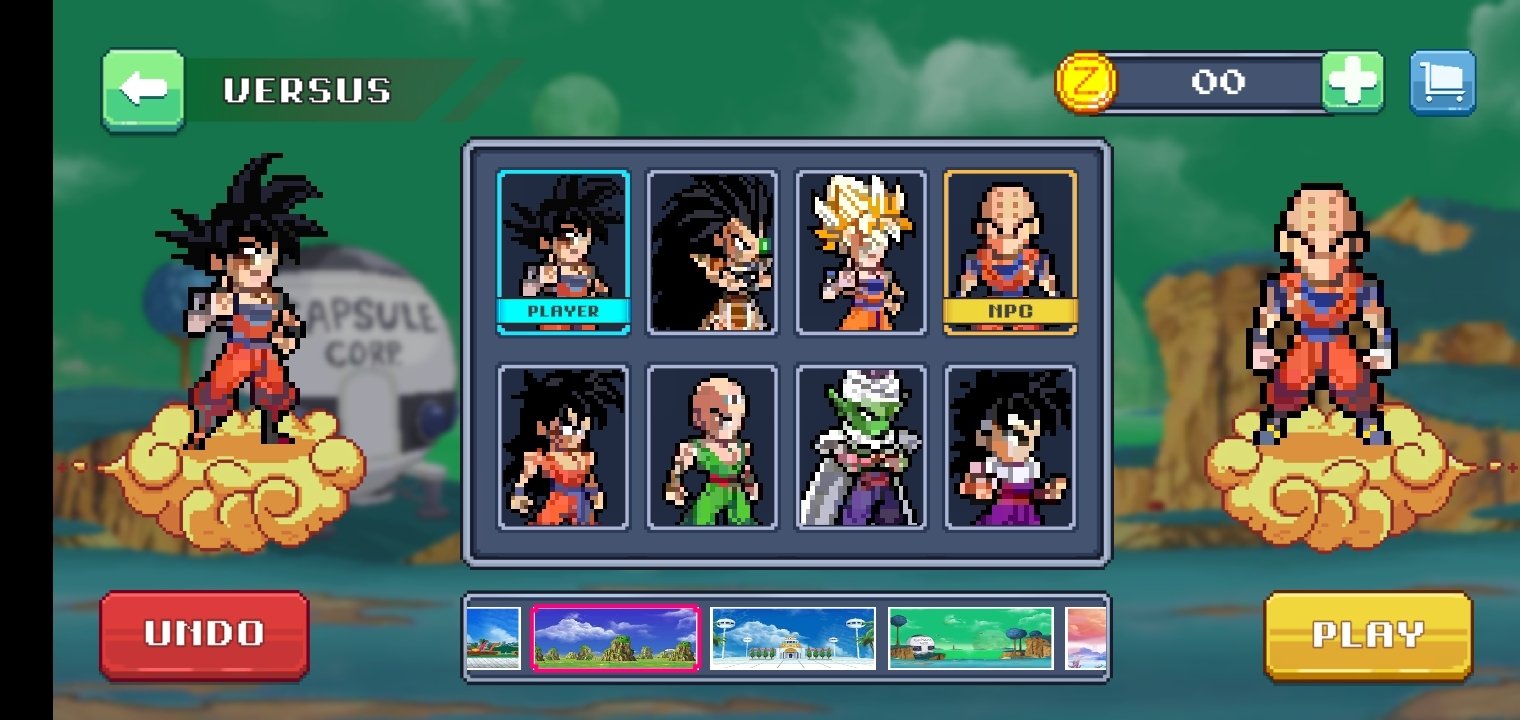Viewport: 1520px width, 720px height.
Task: Select the Goku tile marked PLAYER
Action: (564, 252)
